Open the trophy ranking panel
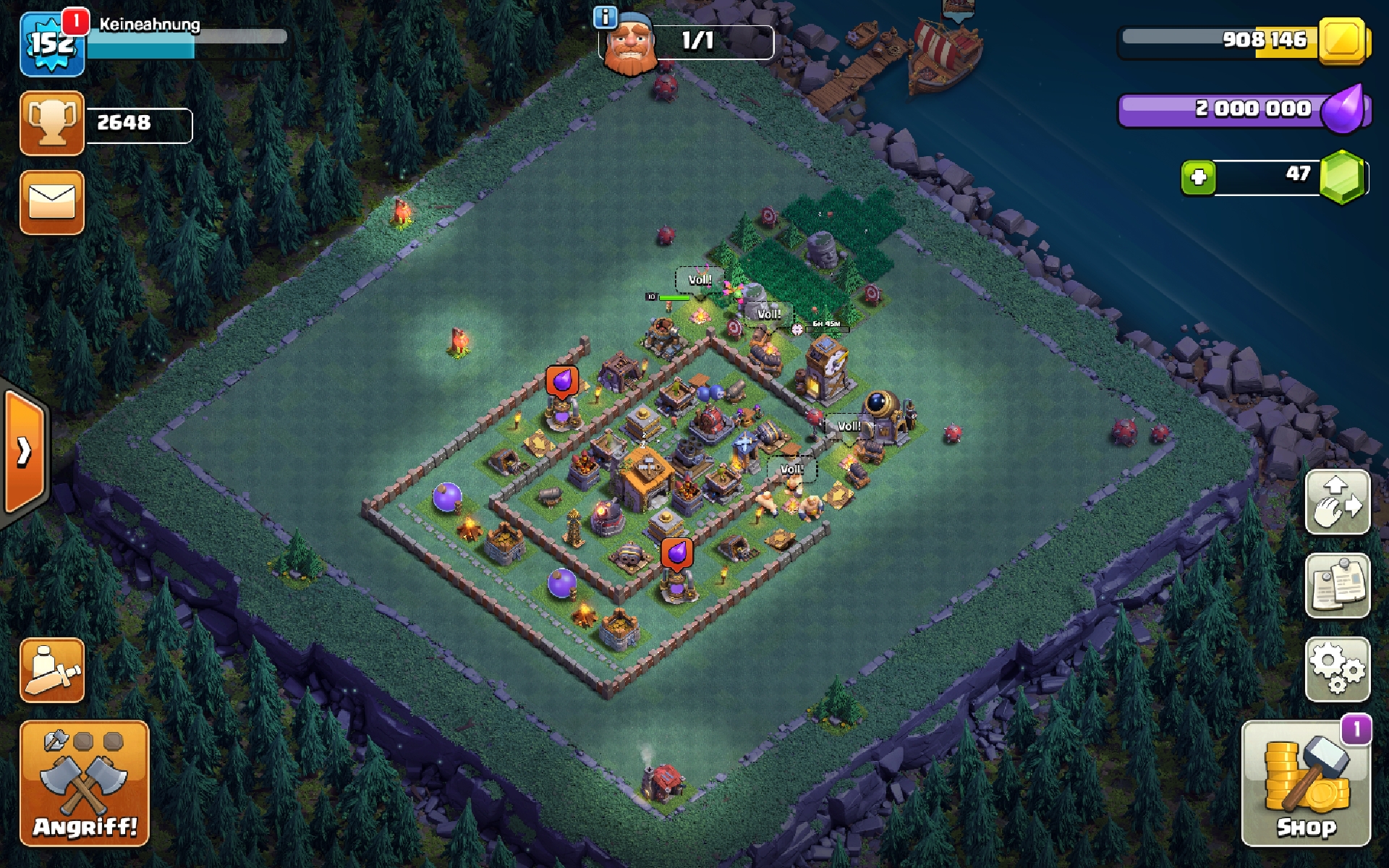Image resolution: width=1389 pixels, height=868 pixels. tap(52, 123)
